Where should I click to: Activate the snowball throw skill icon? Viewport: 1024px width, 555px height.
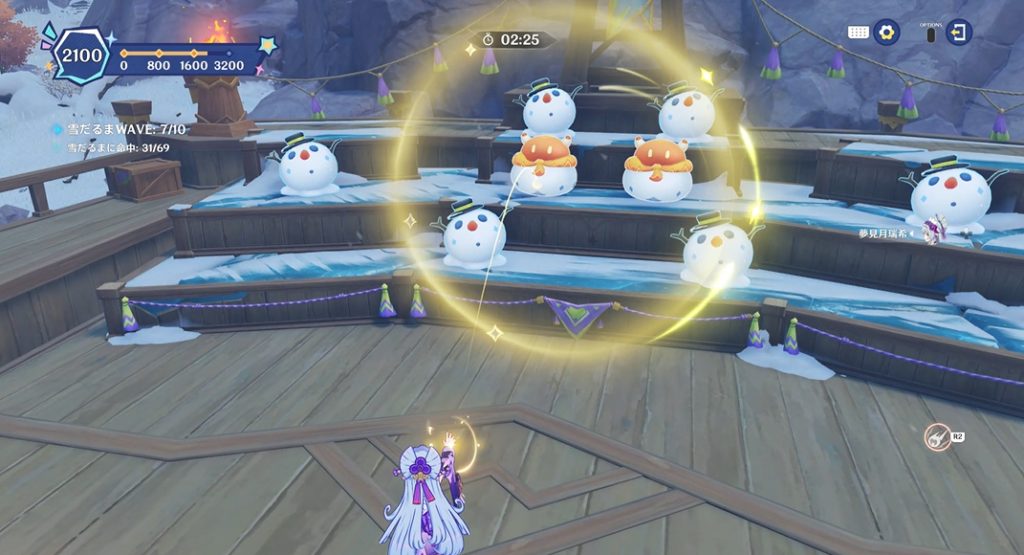tap(937, 438)
